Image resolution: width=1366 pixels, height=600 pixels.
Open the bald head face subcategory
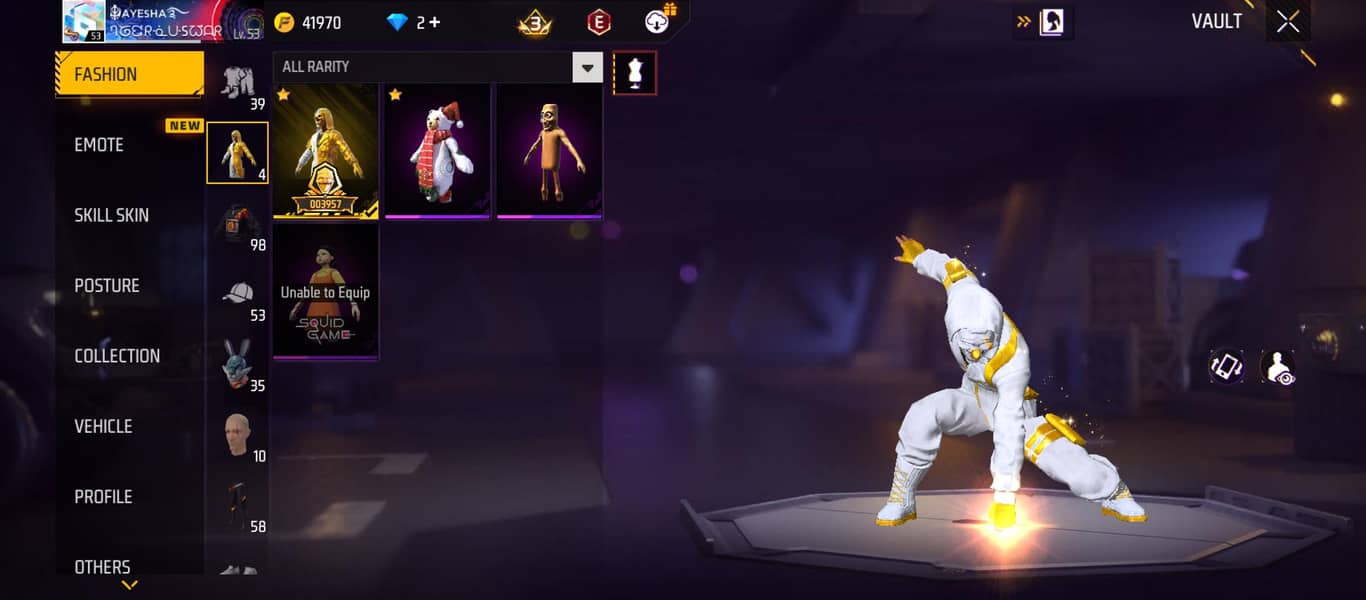click(x=237, y=437)
